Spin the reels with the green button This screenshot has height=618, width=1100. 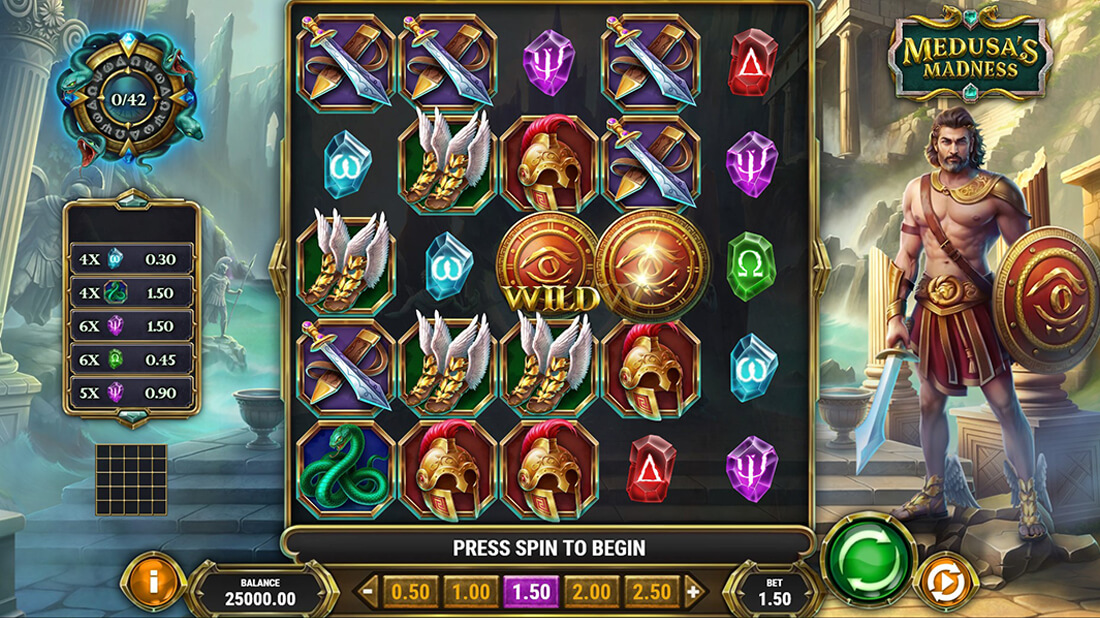(x=868, y=560)
